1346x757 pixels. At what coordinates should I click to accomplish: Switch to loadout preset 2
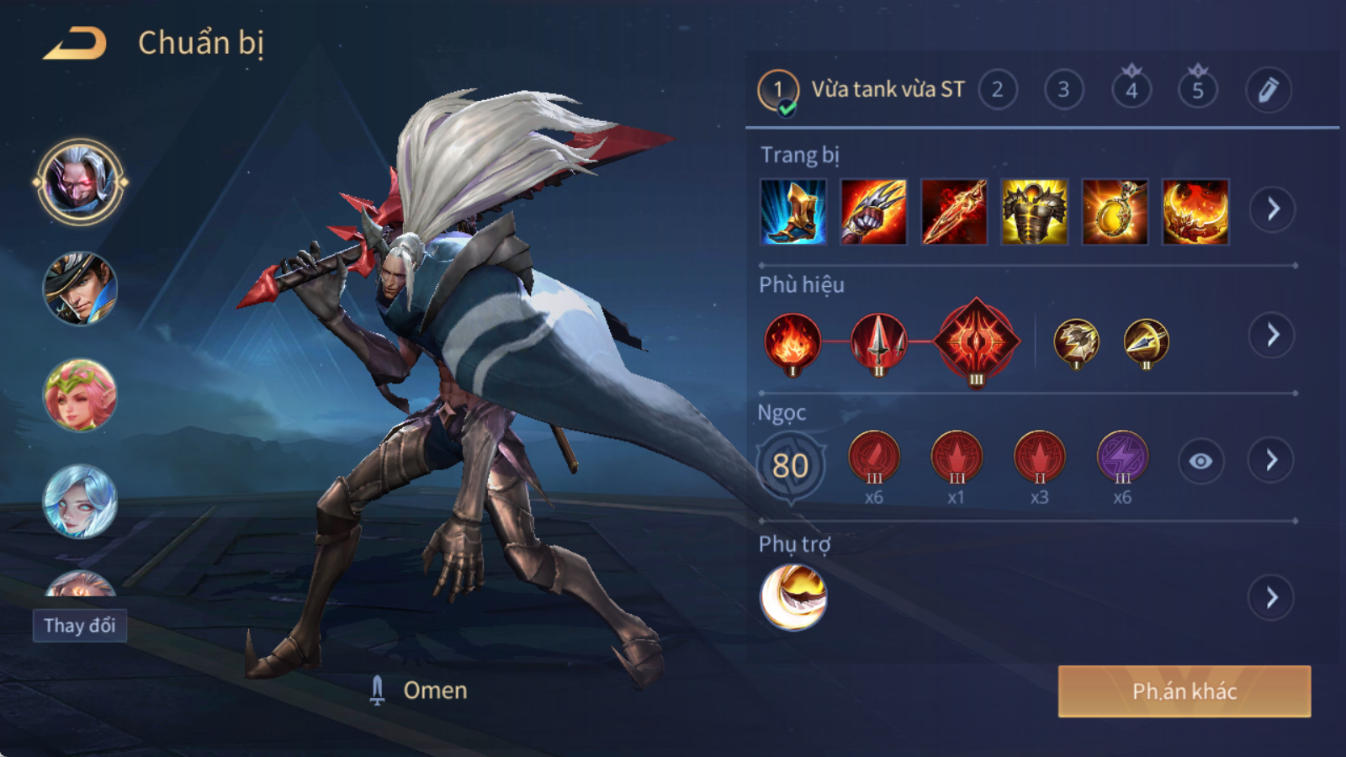(x=997, y=90)
